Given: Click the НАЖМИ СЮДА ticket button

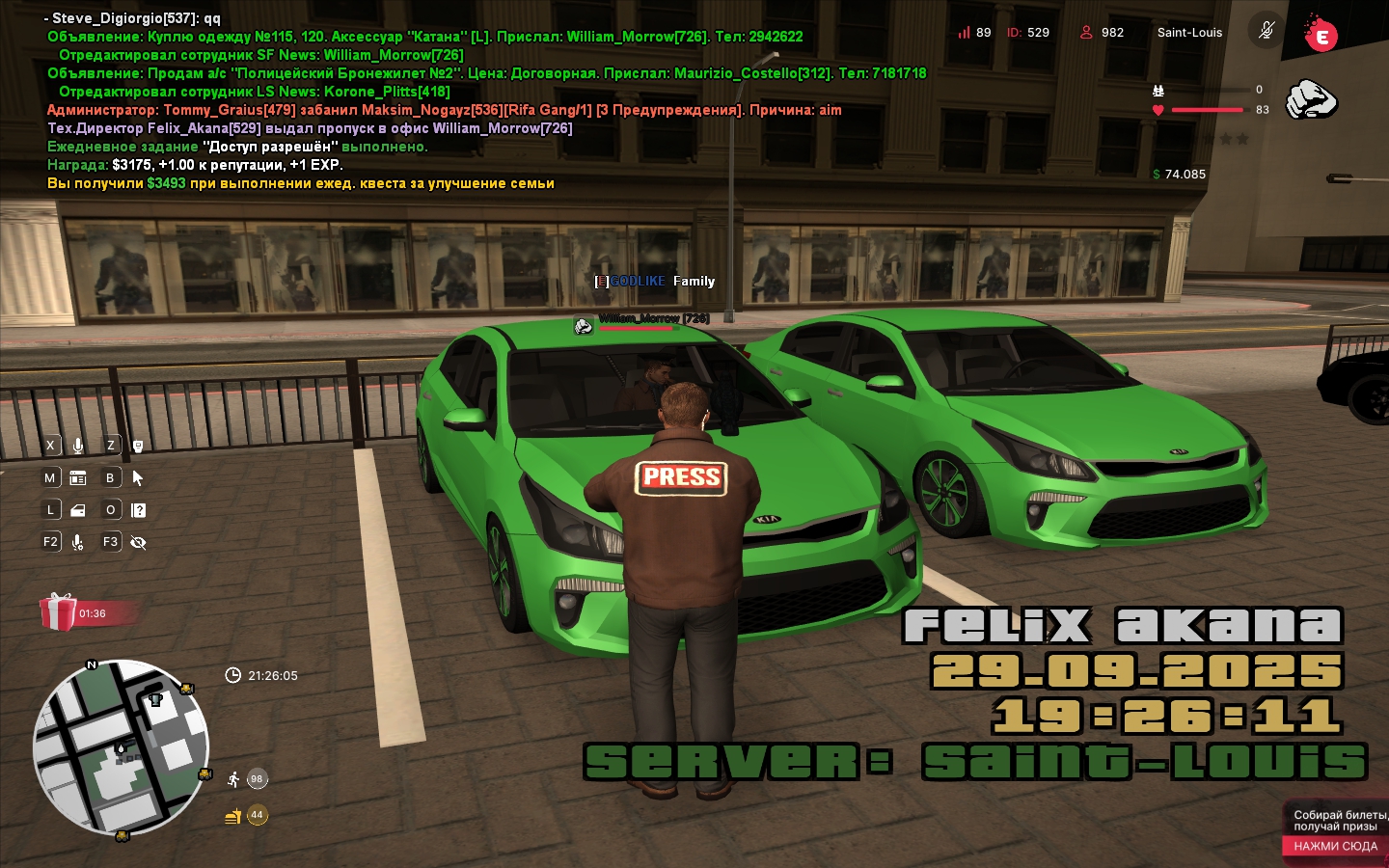Looking at the screenshot, I should click(x=1335, y=846).
